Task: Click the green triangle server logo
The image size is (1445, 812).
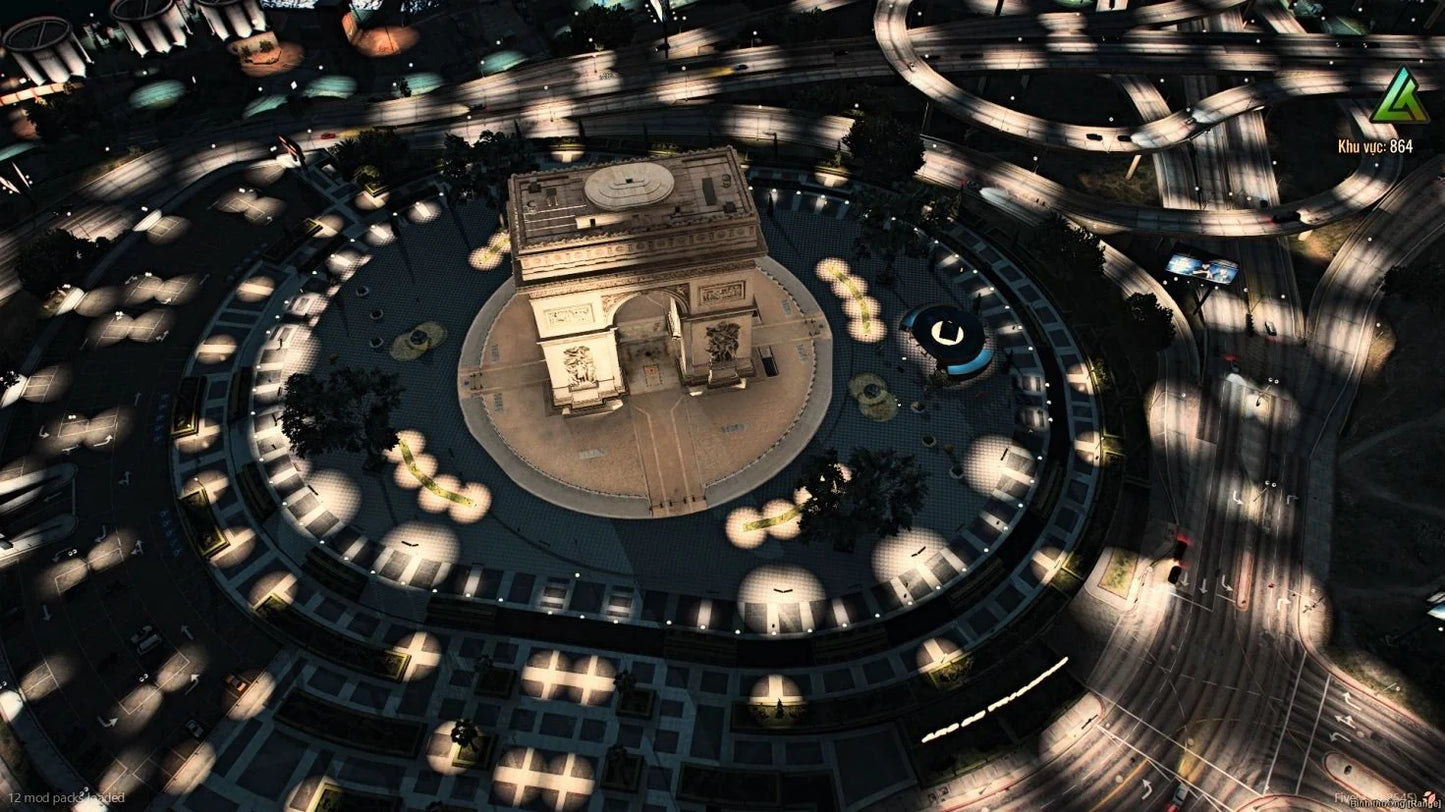Action: pos(1399,98)
